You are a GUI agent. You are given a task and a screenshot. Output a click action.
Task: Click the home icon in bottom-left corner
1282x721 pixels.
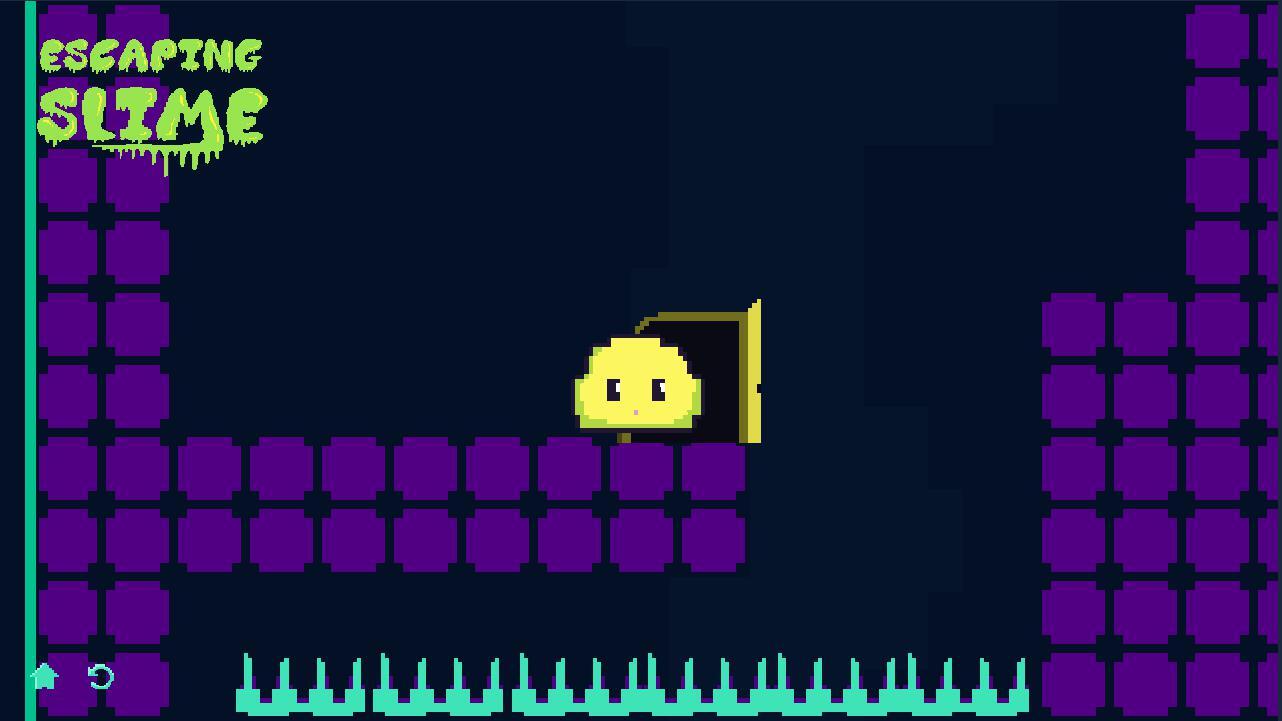click(43, 677)
